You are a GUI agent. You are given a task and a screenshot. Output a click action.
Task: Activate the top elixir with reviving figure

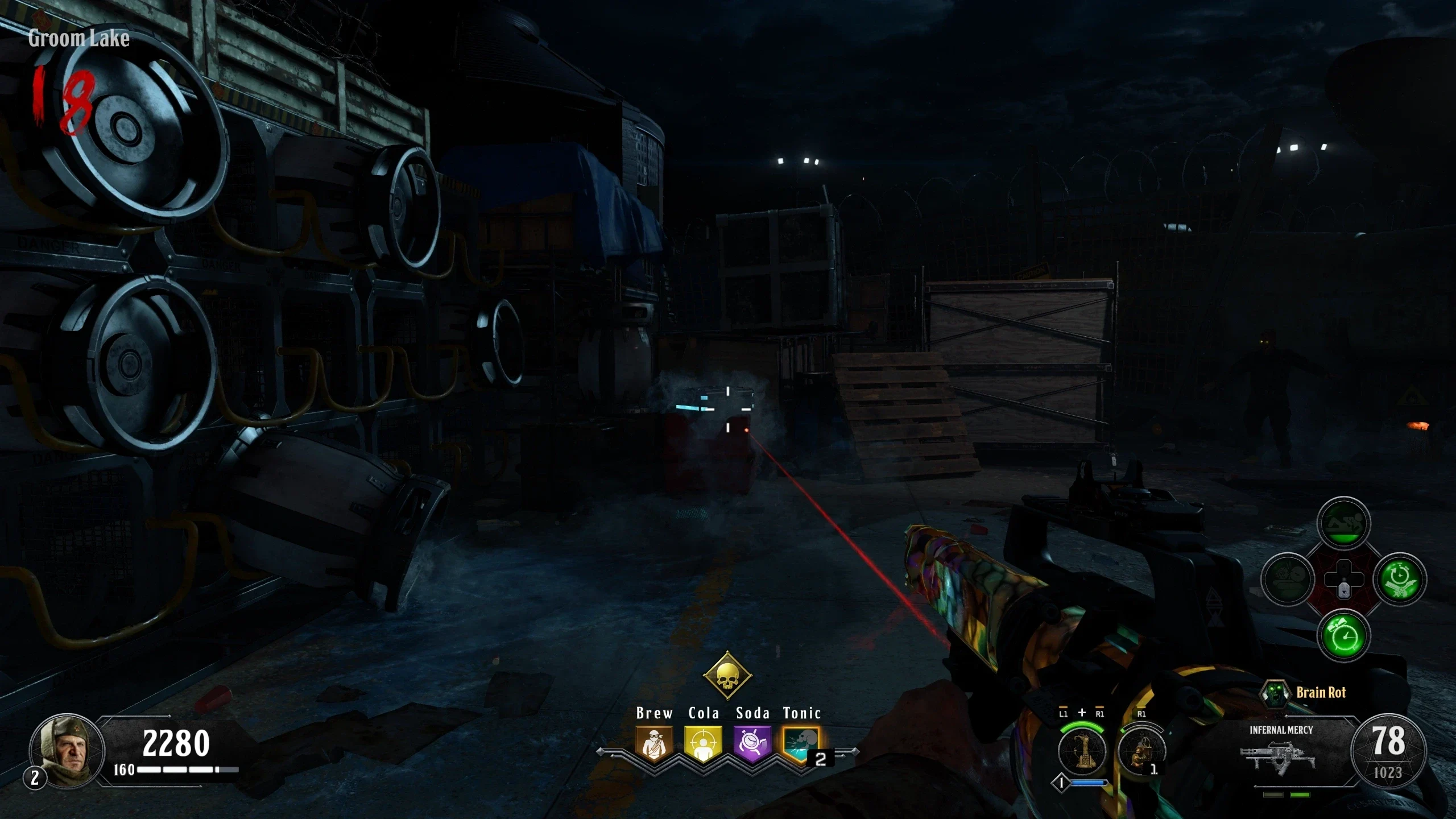(1343, 523)
